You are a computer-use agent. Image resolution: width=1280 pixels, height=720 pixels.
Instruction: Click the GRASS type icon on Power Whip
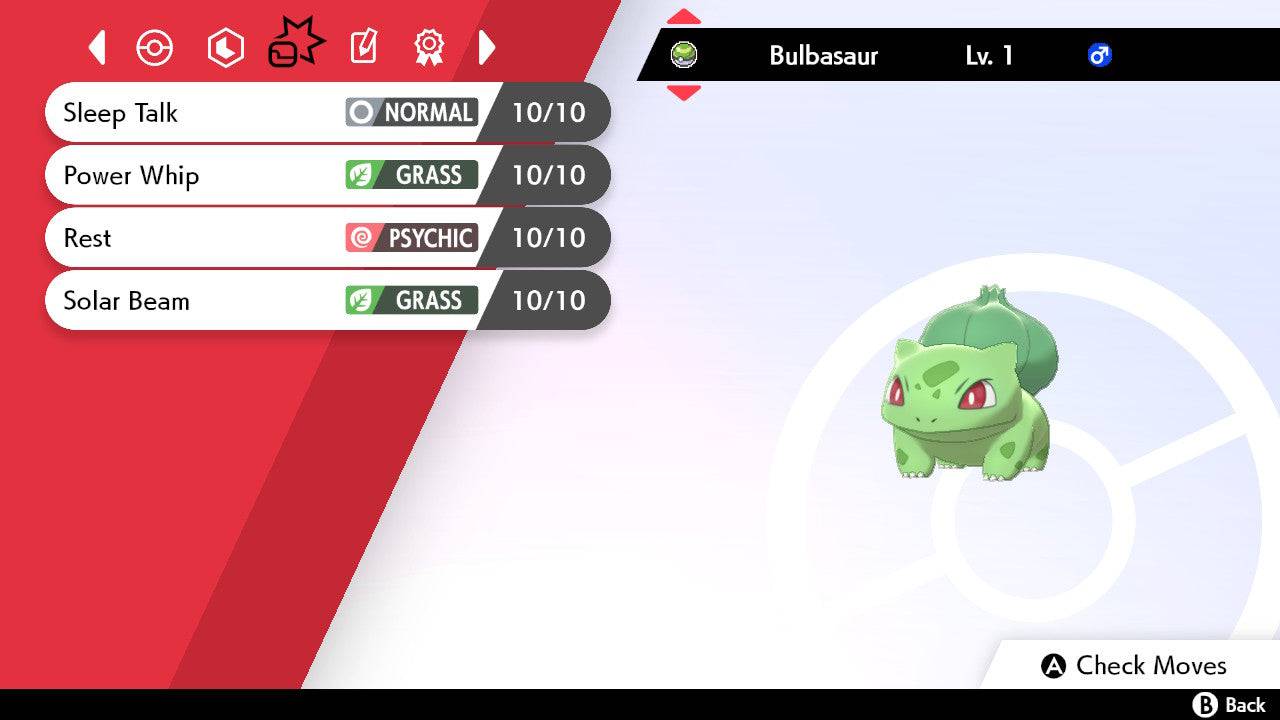pyautogui.click(x=410, y=175)
